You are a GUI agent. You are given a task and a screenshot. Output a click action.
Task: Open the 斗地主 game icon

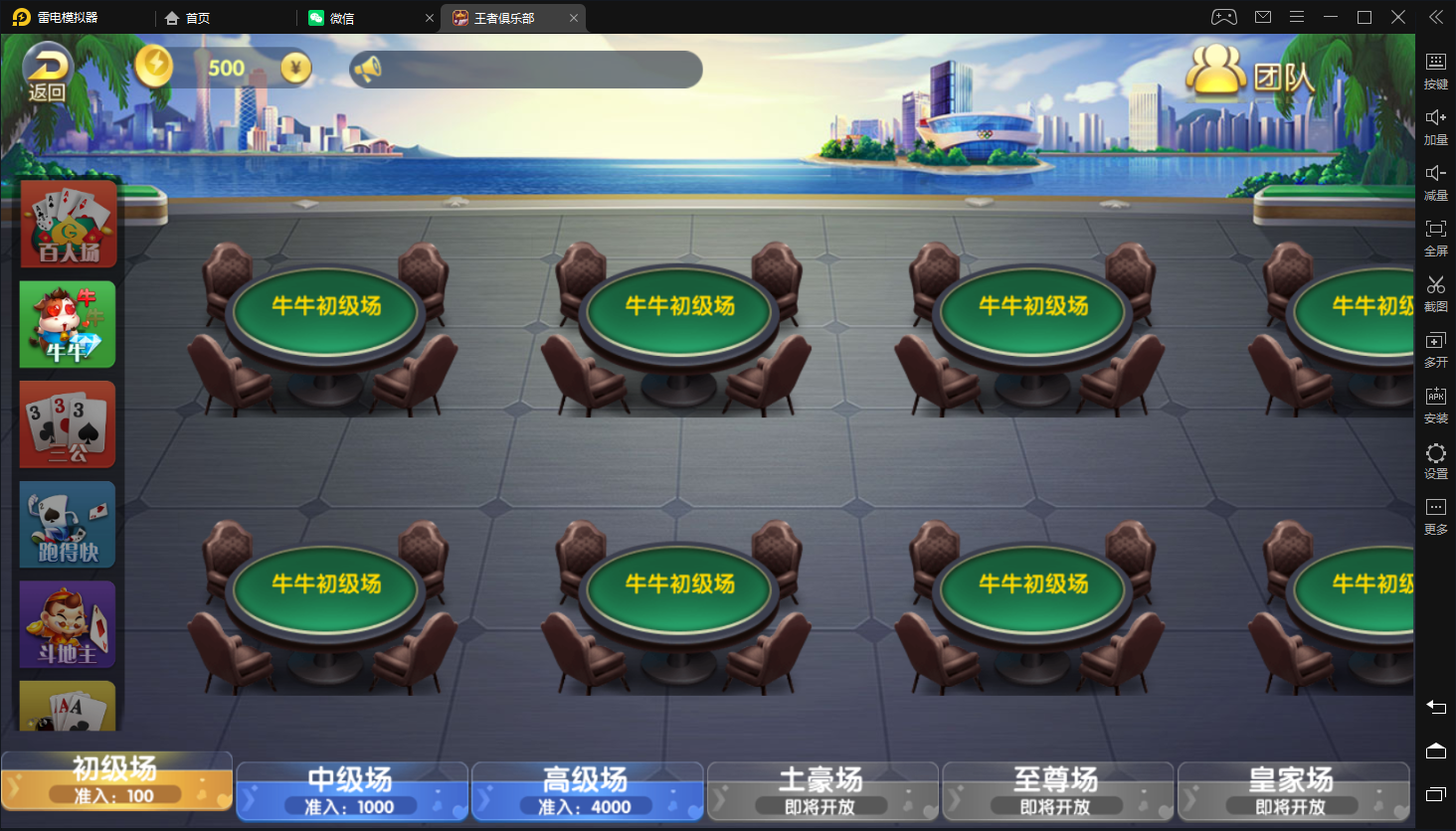click(66, 624)
